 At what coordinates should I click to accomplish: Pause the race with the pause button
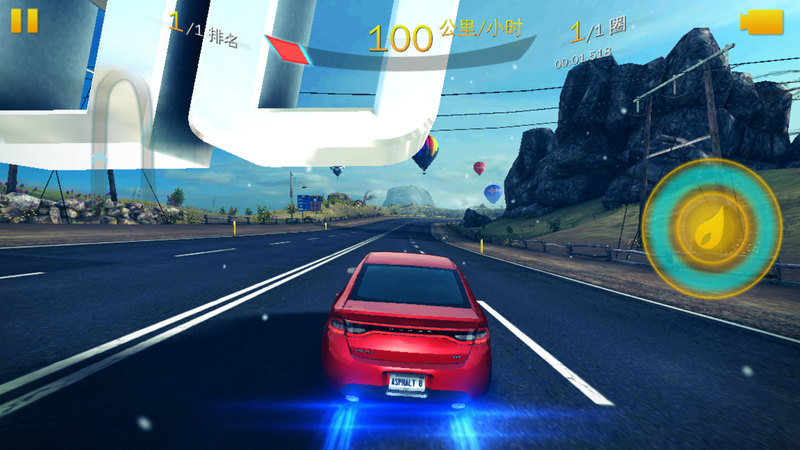pos(24,21)
